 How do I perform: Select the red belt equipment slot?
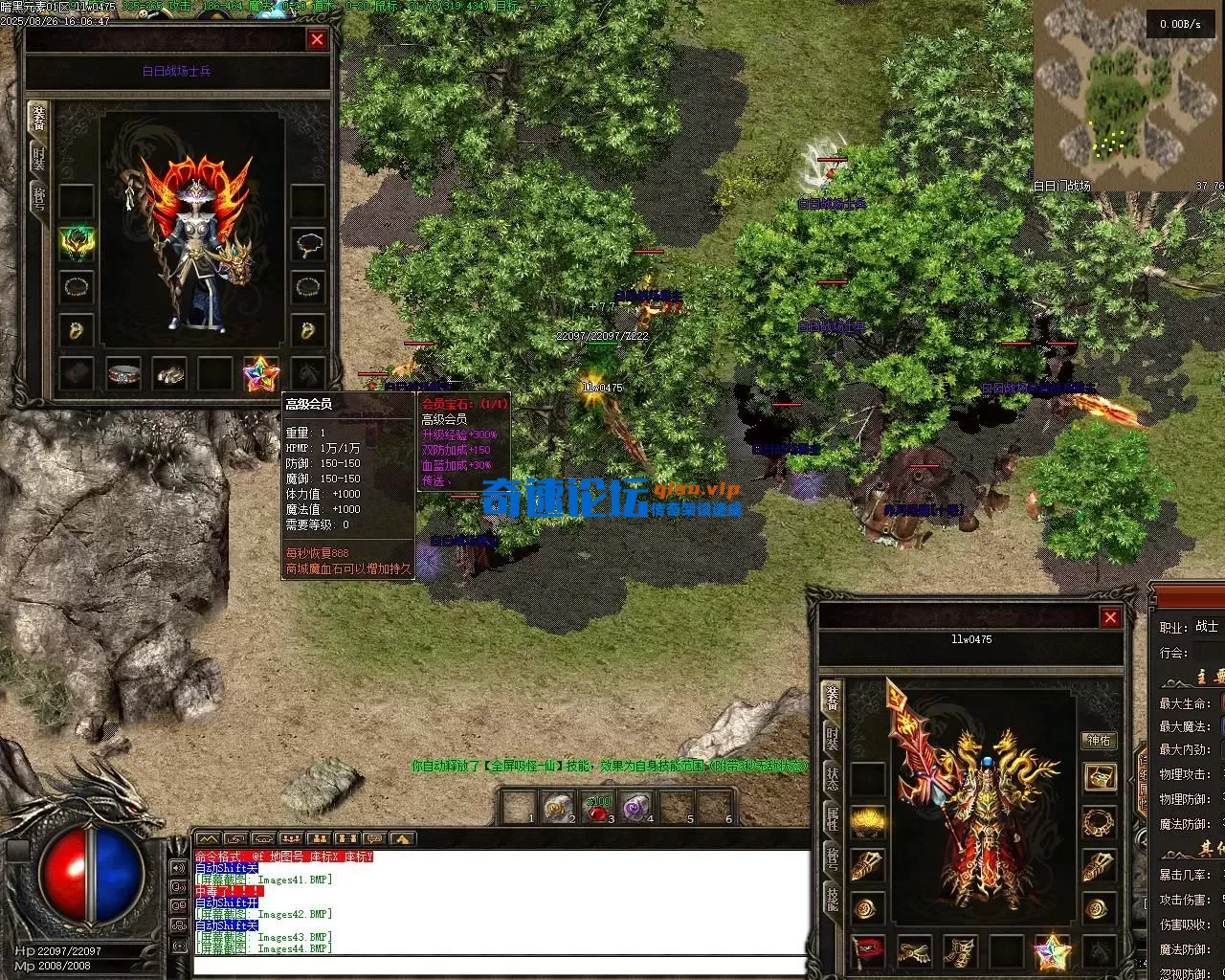(x=867, y=951)
